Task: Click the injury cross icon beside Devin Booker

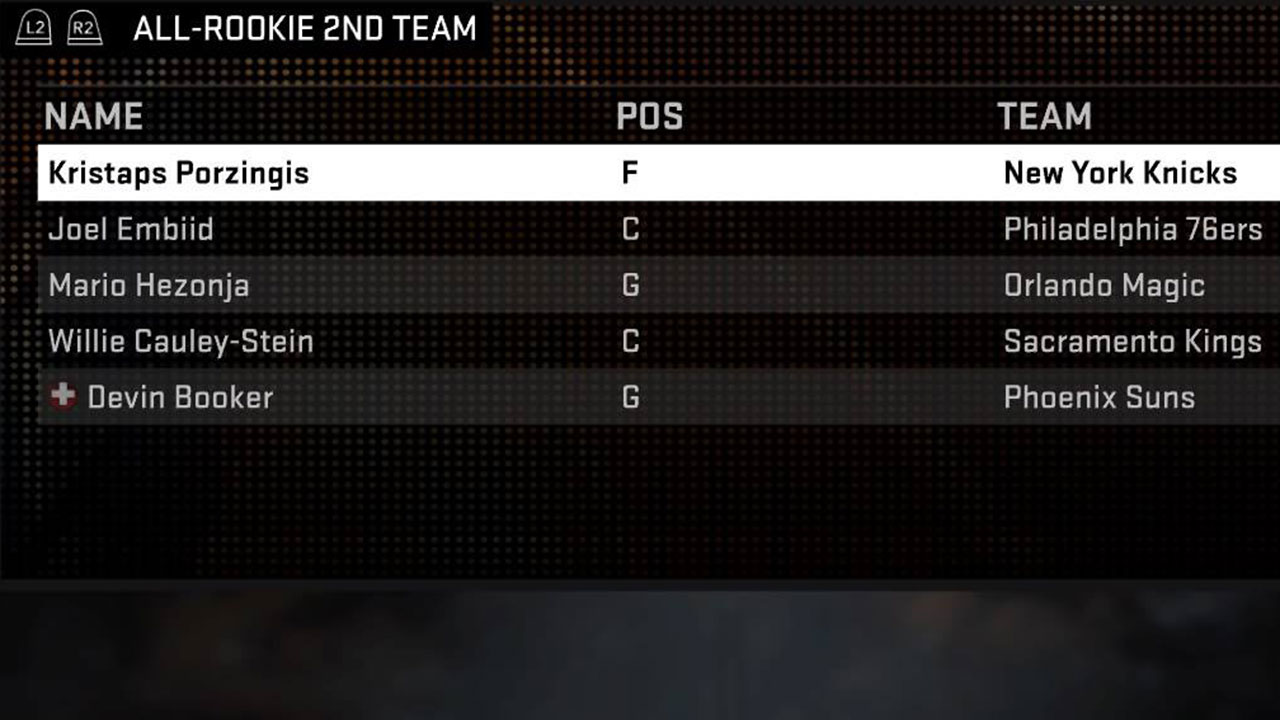Action: click(61, 397)
